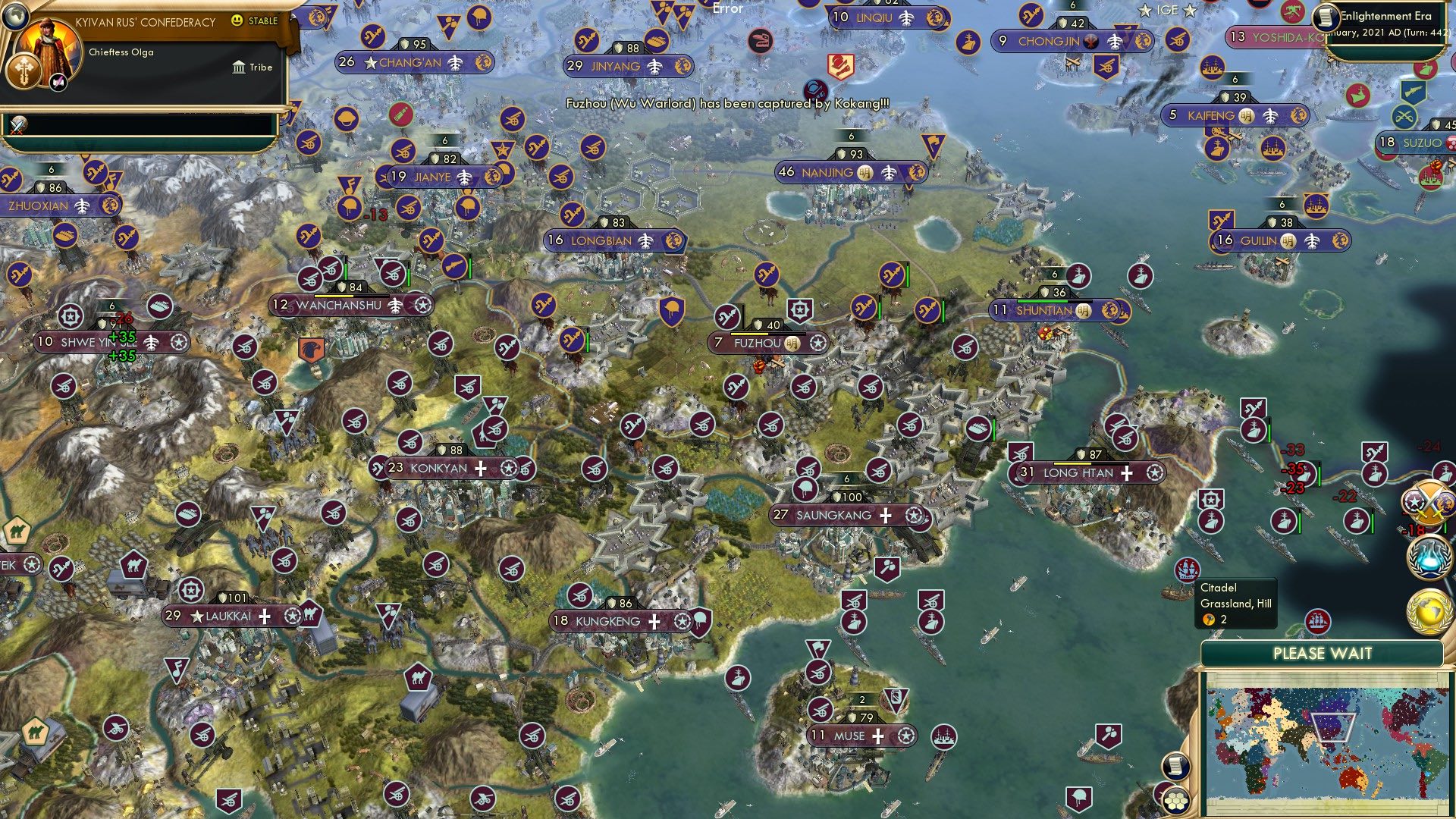The height and width of the screenshot is (819, 1456).
Task: Open the research flask notification
Action: coord(1429,559)
